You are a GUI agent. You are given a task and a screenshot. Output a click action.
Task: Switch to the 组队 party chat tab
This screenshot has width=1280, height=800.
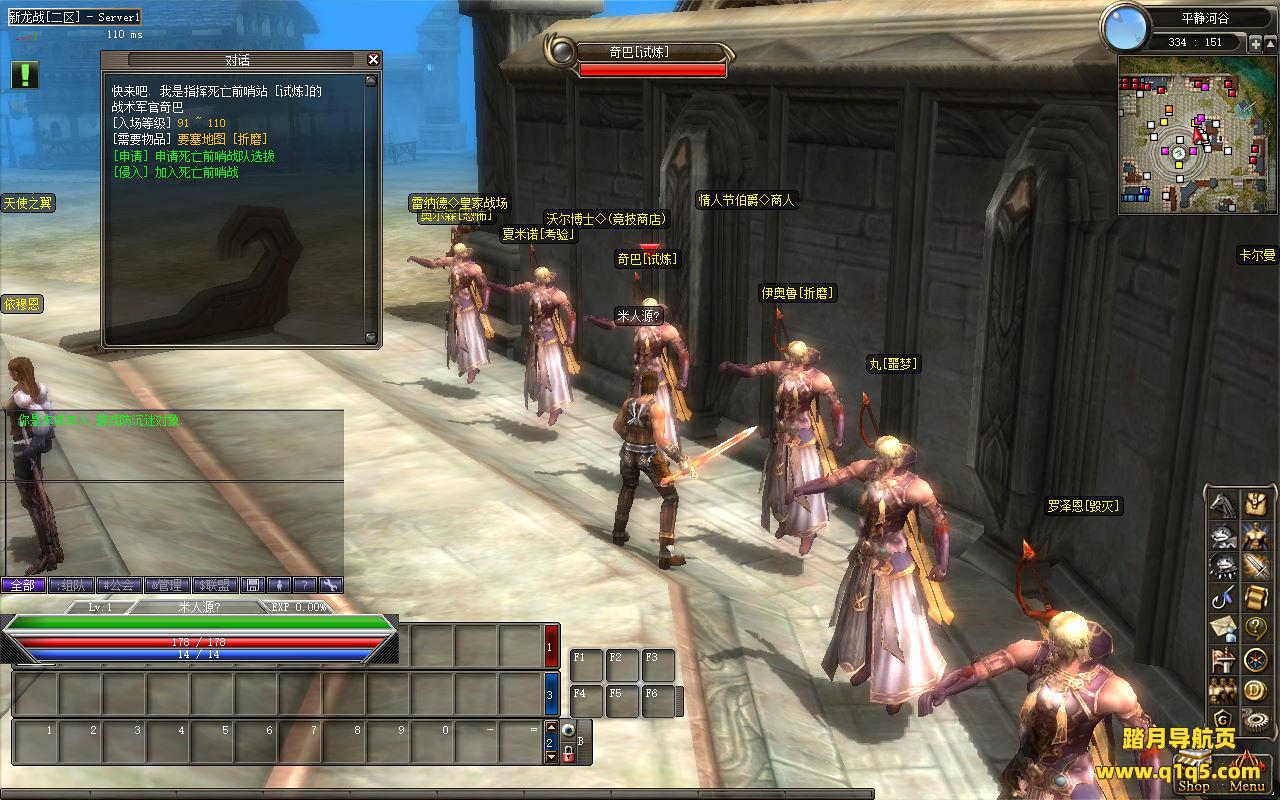[71, 585]
